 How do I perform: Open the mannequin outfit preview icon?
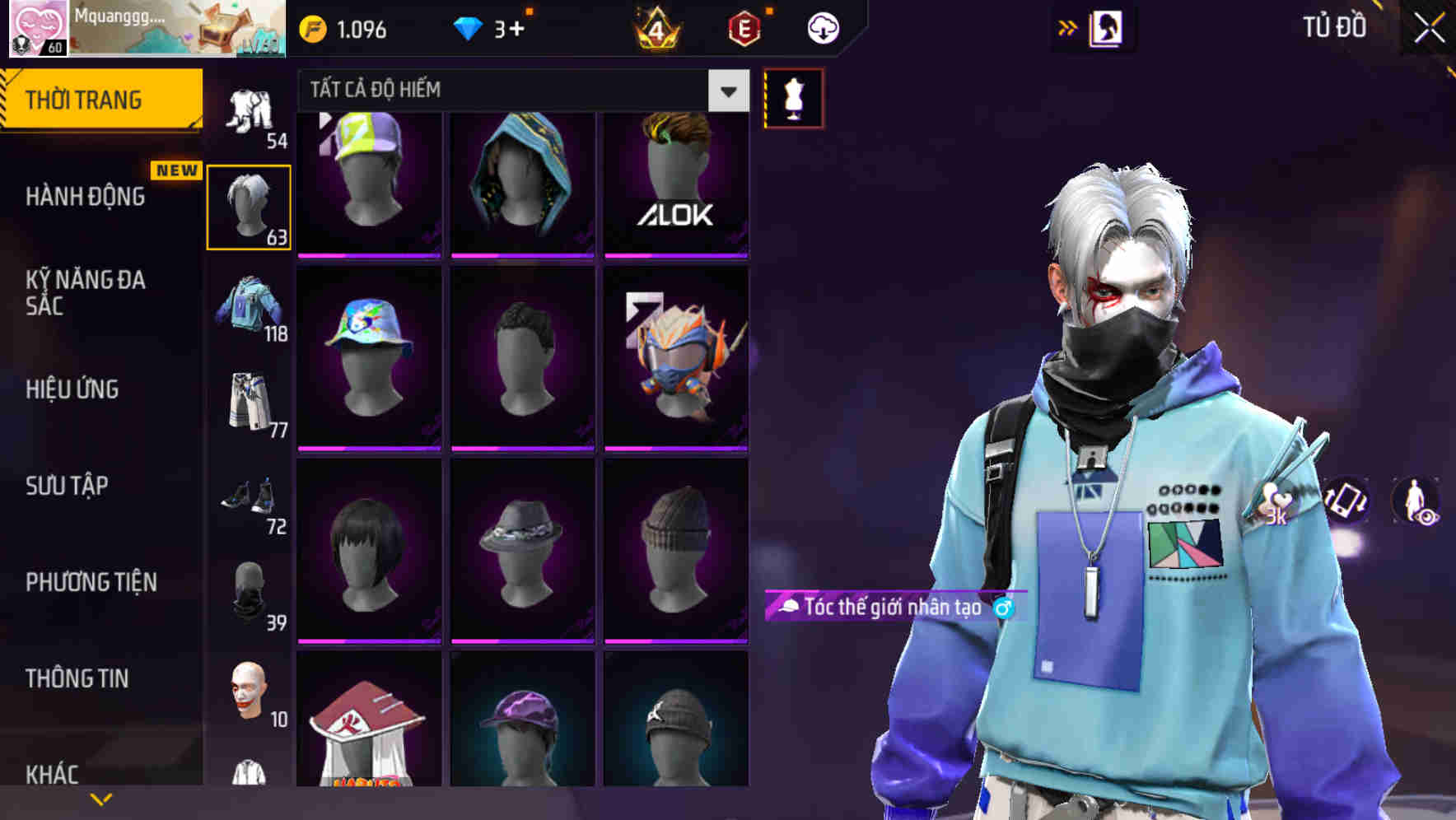pyautogui.click(x=793, y=96)
